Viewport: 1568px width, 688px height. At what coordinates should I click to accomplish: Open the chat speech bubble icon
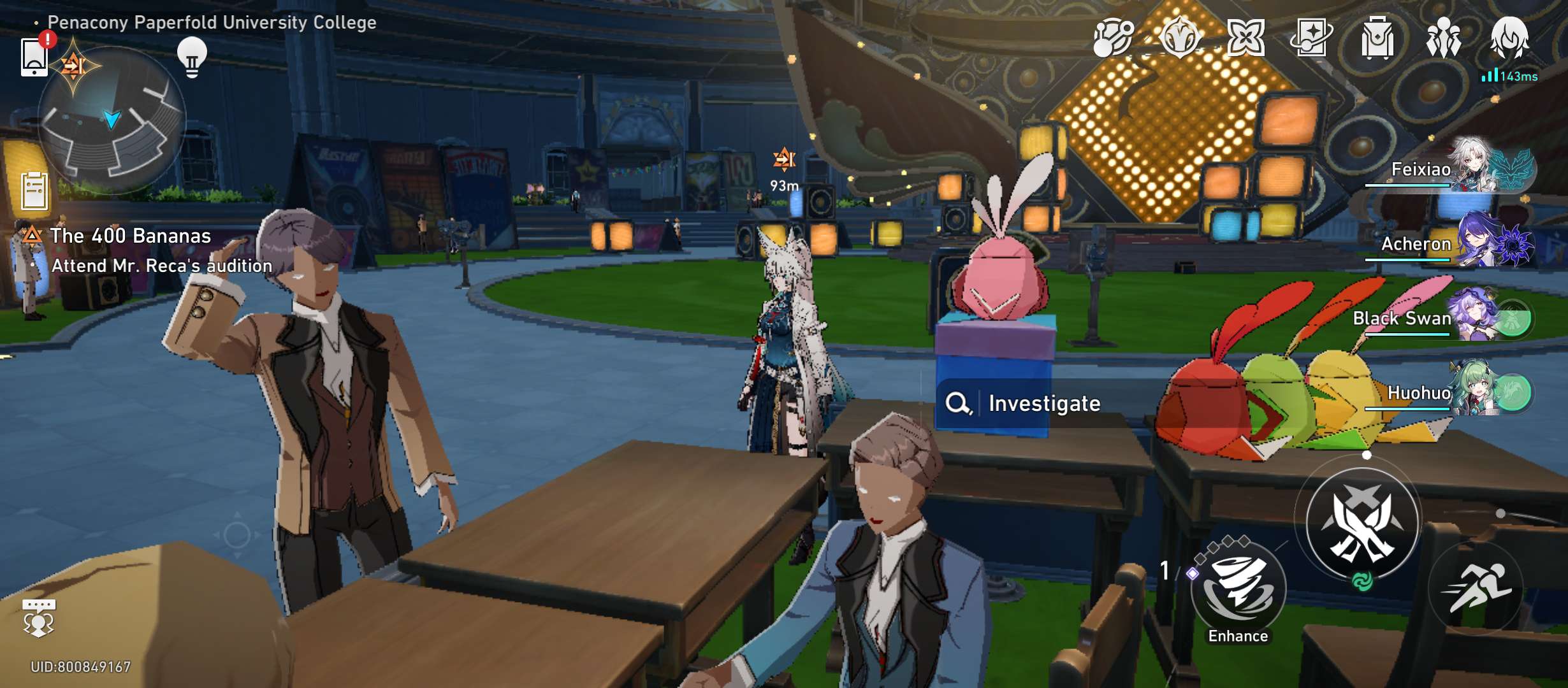(x=39, y=617)
